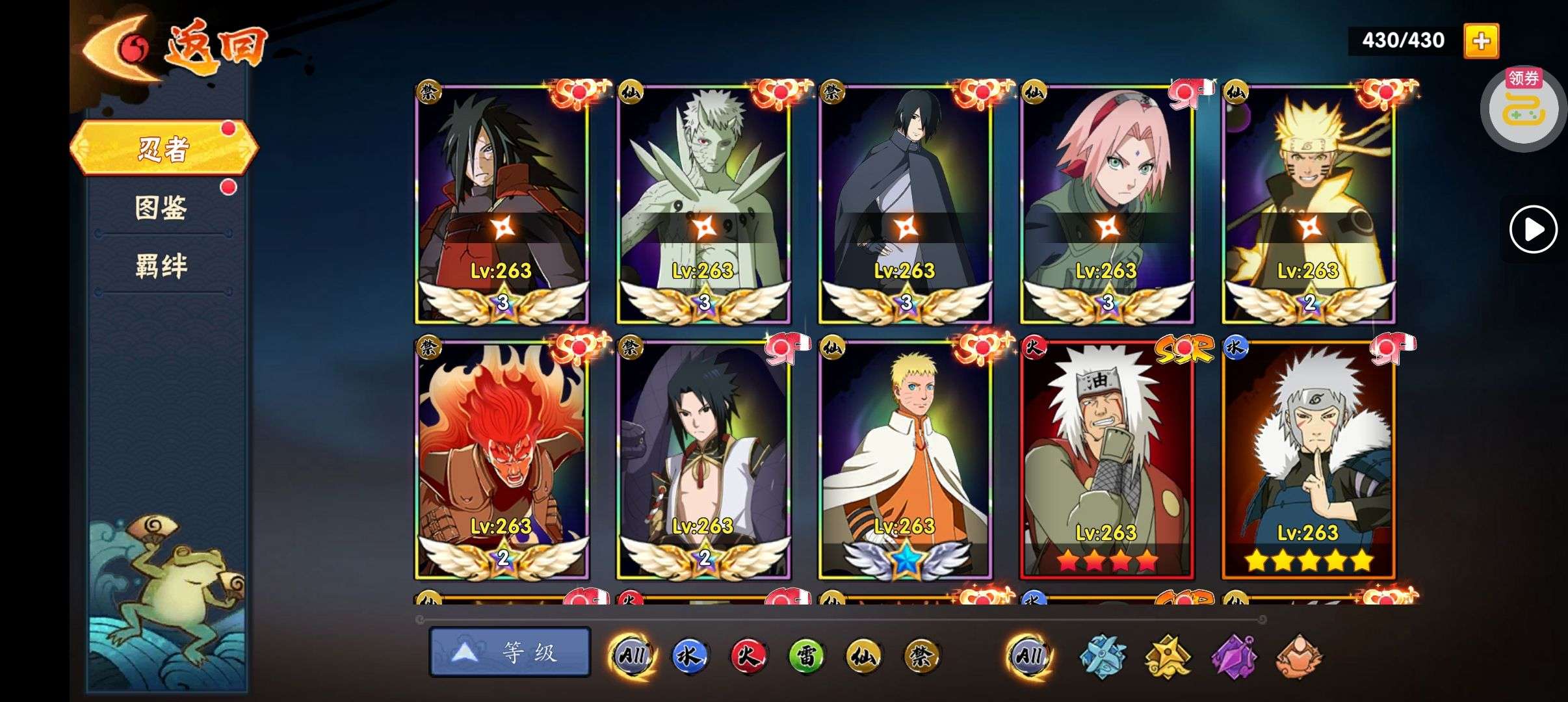This screenshot has width=1568, height=702.
Task: Filter ninjas by water element 水
Action: click(x=689, y=655)
